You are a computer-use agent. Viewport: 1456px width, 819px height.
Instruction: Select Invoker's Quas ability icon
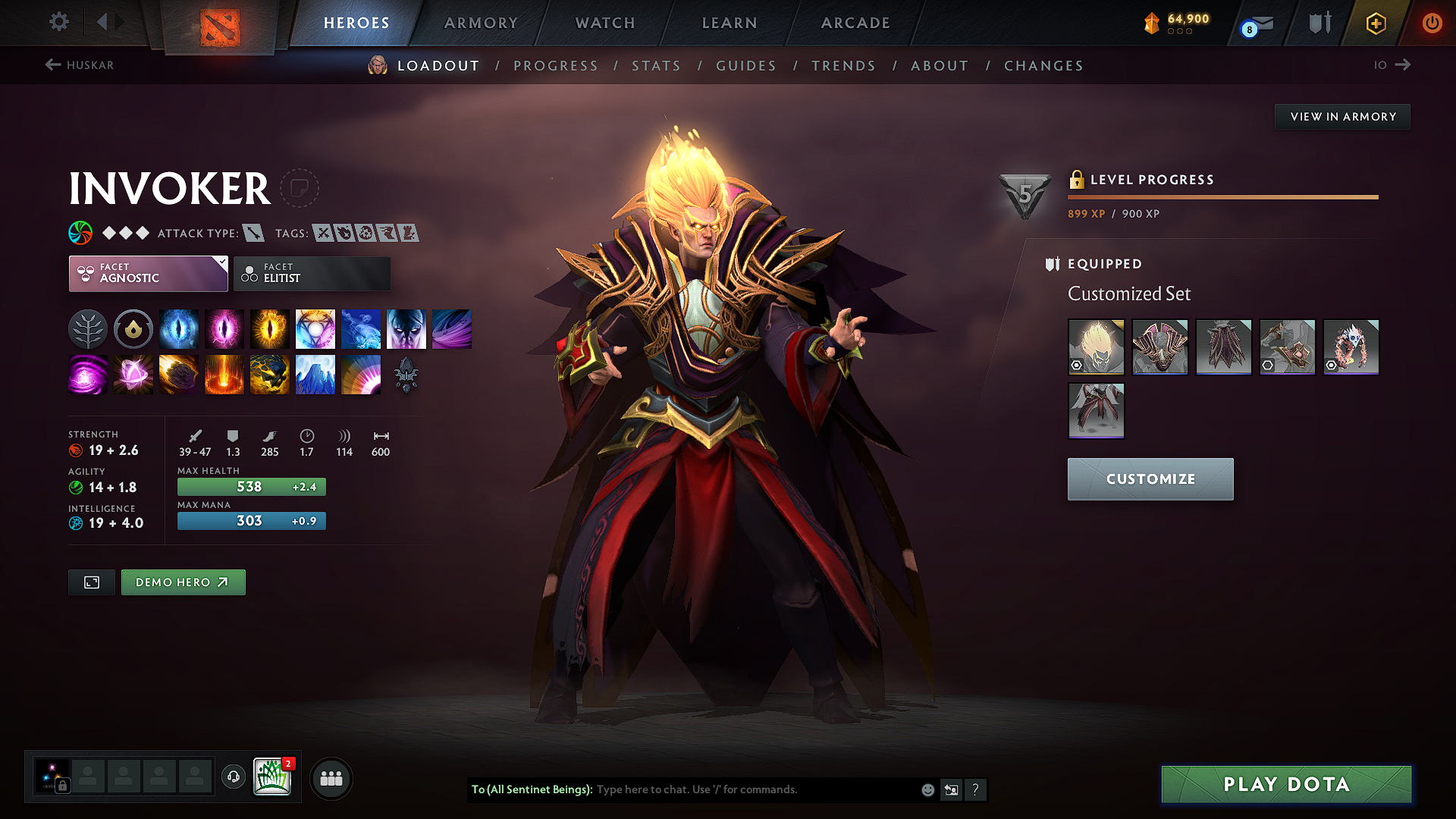(x=179, y=328)
